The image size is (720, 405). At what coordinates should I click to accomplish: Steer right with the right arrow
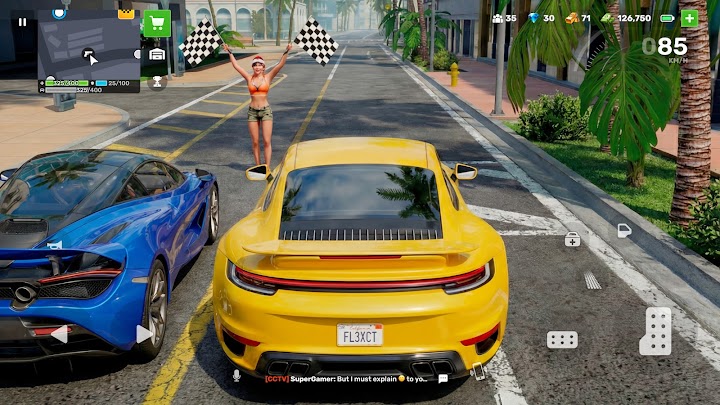144,334
